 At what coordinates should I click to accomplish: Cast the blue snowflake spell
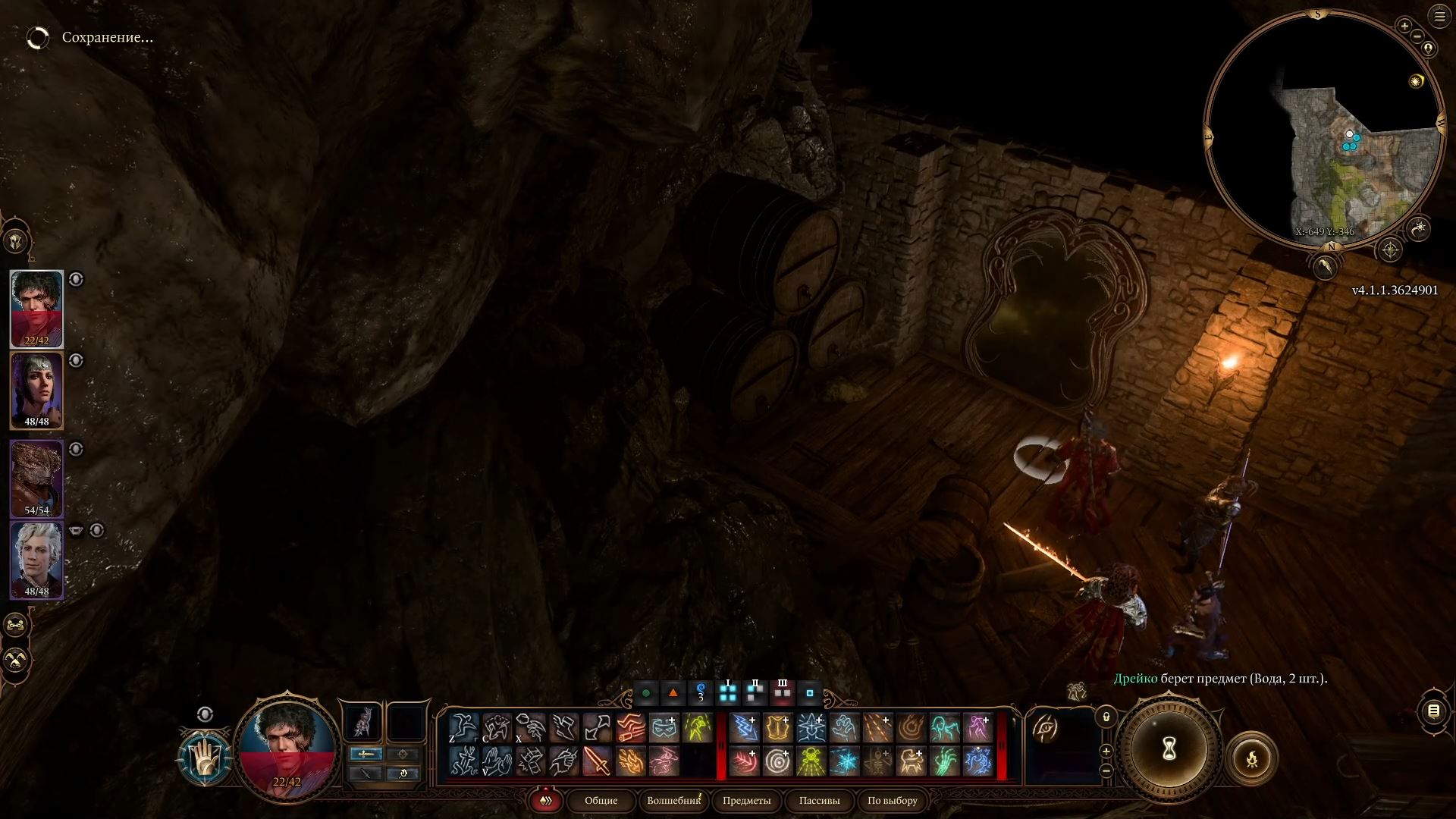[844, 761]
